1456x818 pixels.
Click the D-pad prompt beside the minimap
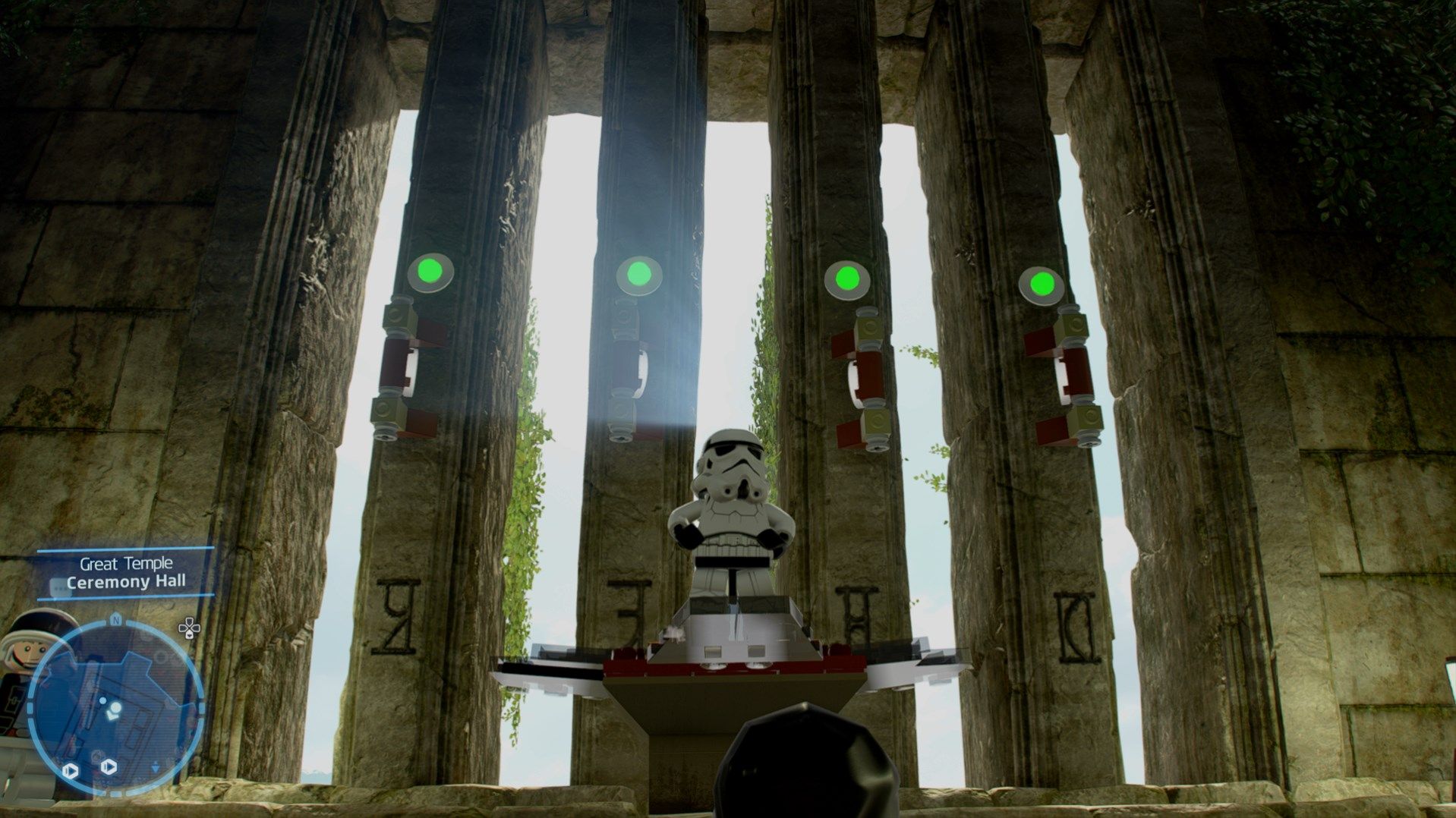tap(189, 630)
